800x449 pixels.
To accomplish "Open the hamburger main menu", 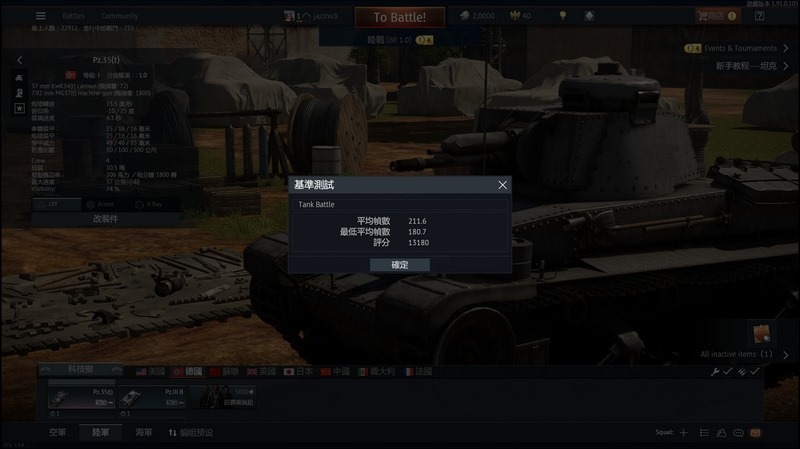I will (41, 16).
